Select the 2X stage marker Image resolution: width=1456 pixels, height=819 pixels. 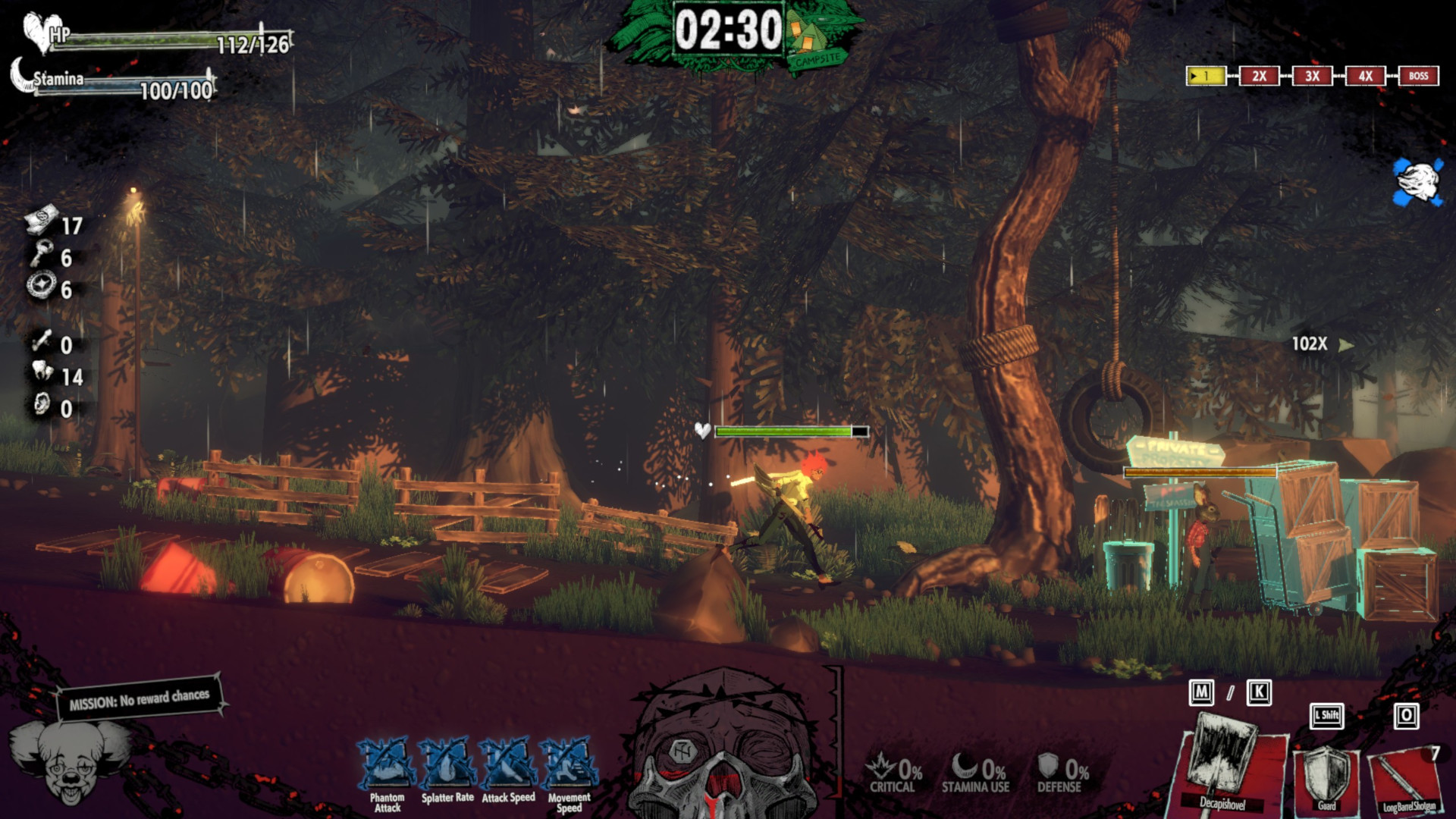(x=1259, y=76)
